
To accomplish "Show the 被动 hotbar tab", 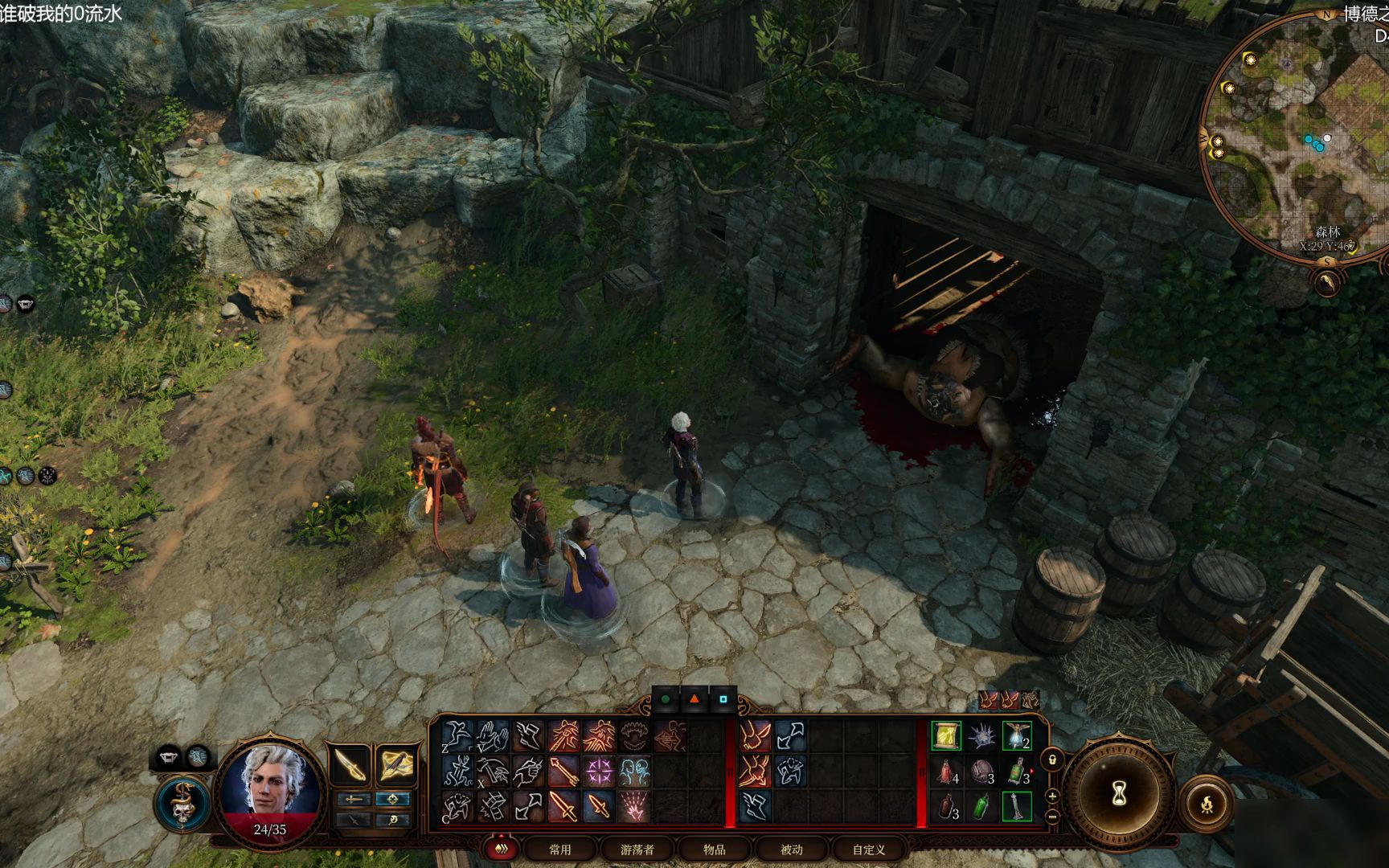I will (x=791, y=849).
